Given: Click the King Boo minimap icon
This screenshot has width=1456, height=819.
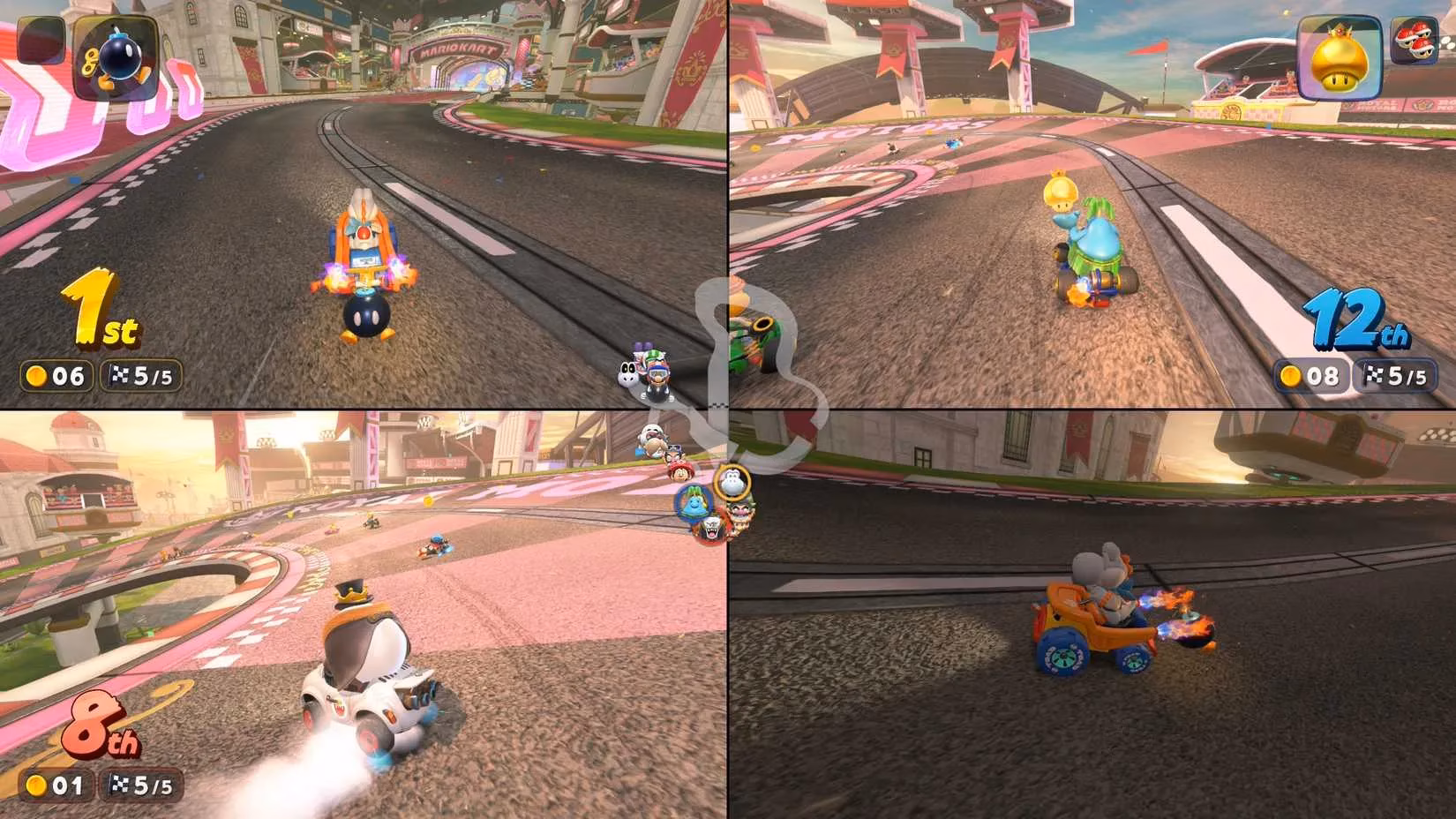Looking at the screenshot, I should [x=712, y=530].
